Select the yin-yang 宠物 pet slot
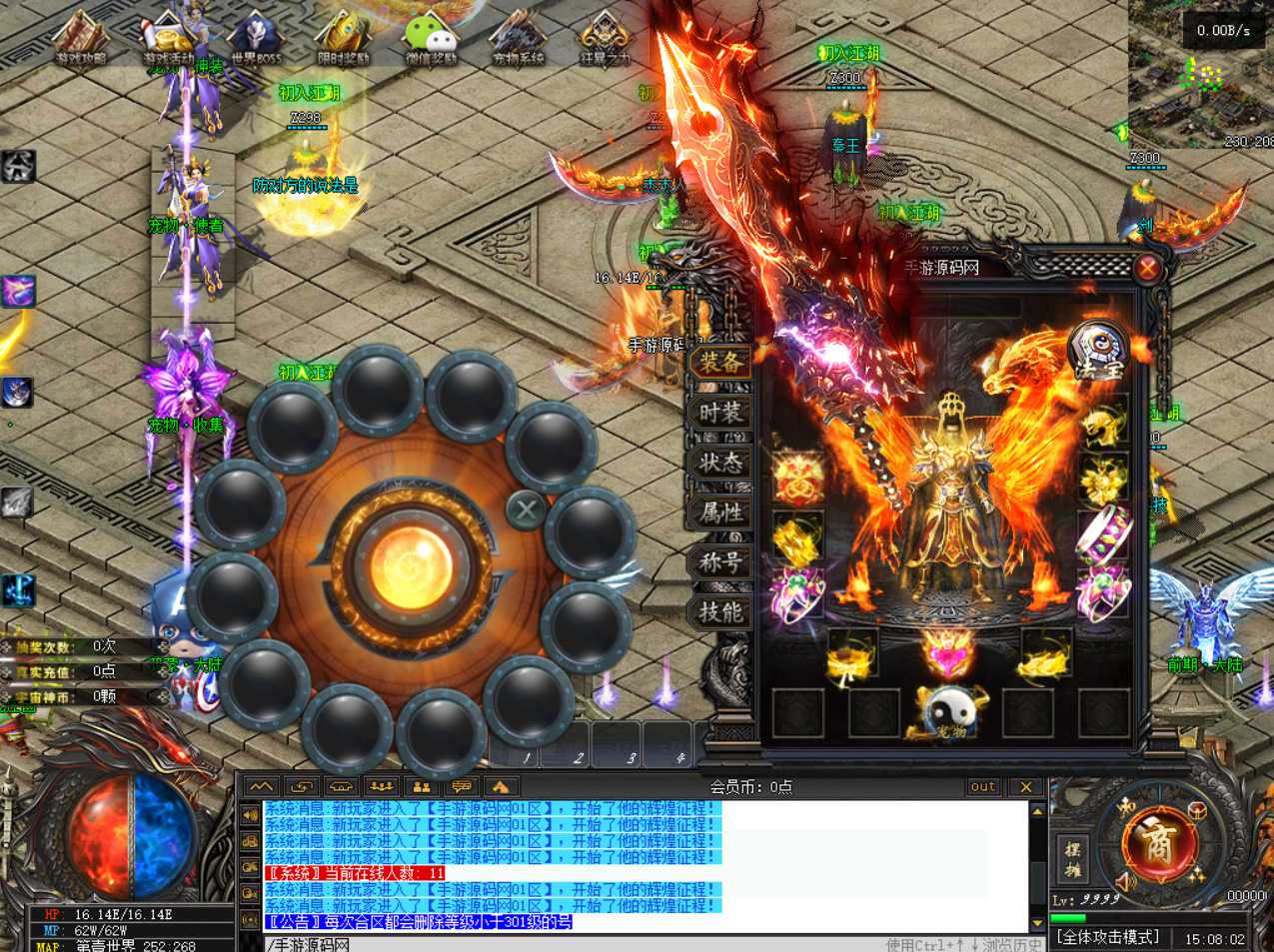The width and height of the screenshot is (1274, 952). (x=946, y=712)
